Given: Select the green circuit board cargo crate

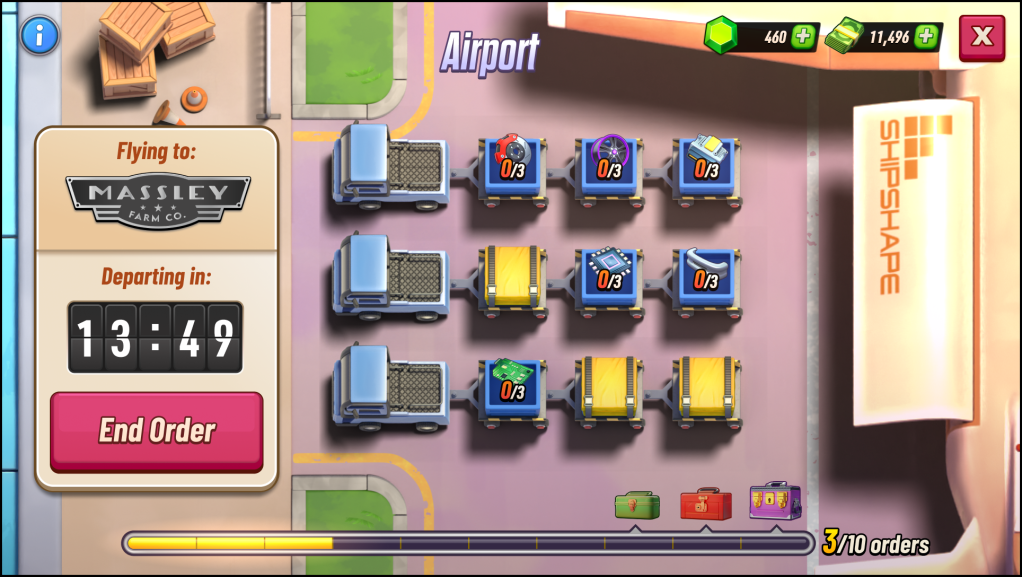Looking at the screenshot, I should point(513,387).
